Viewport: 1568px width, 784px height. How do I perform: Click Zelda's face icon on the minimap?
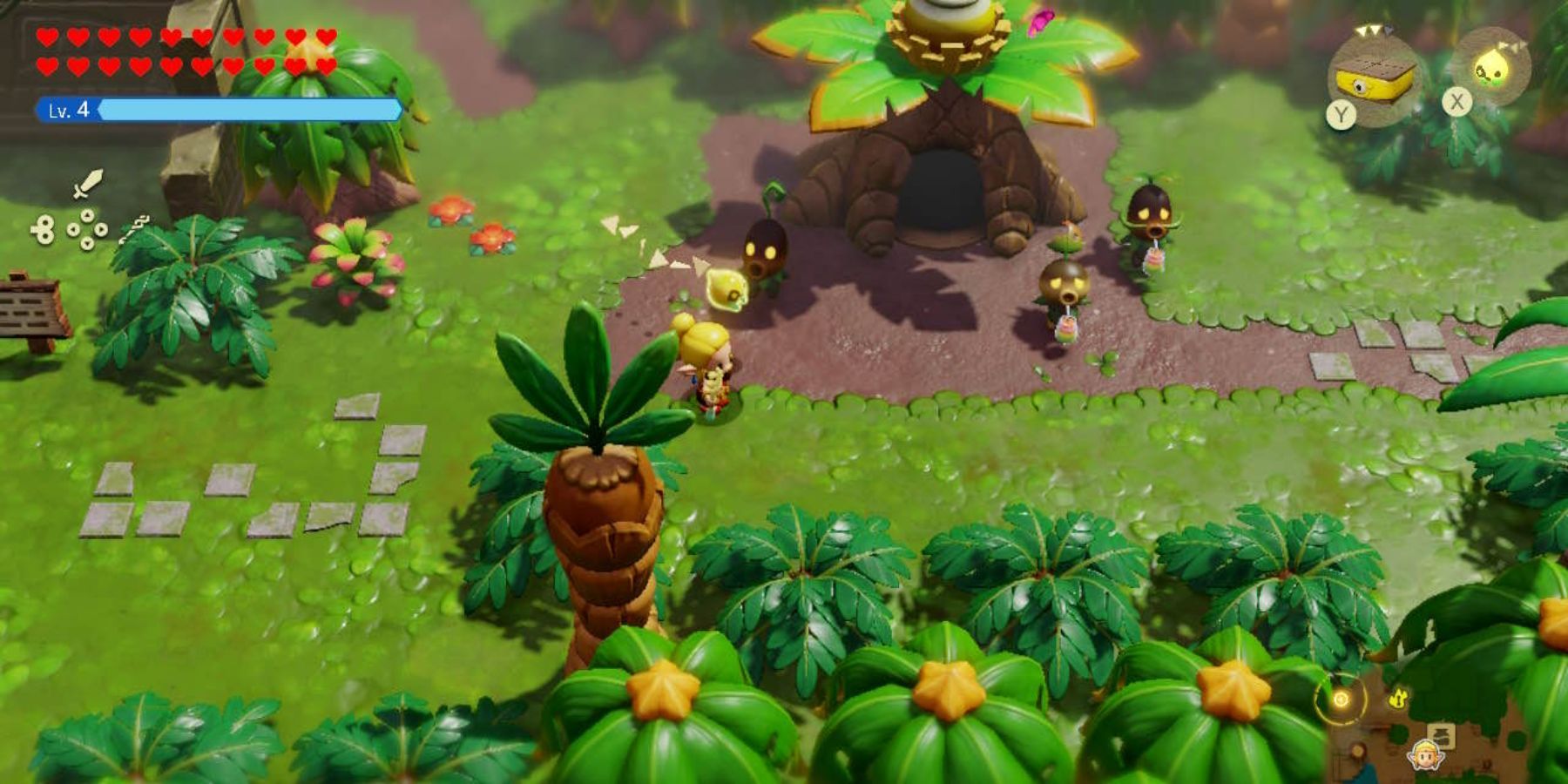(x=1426, y=756)
